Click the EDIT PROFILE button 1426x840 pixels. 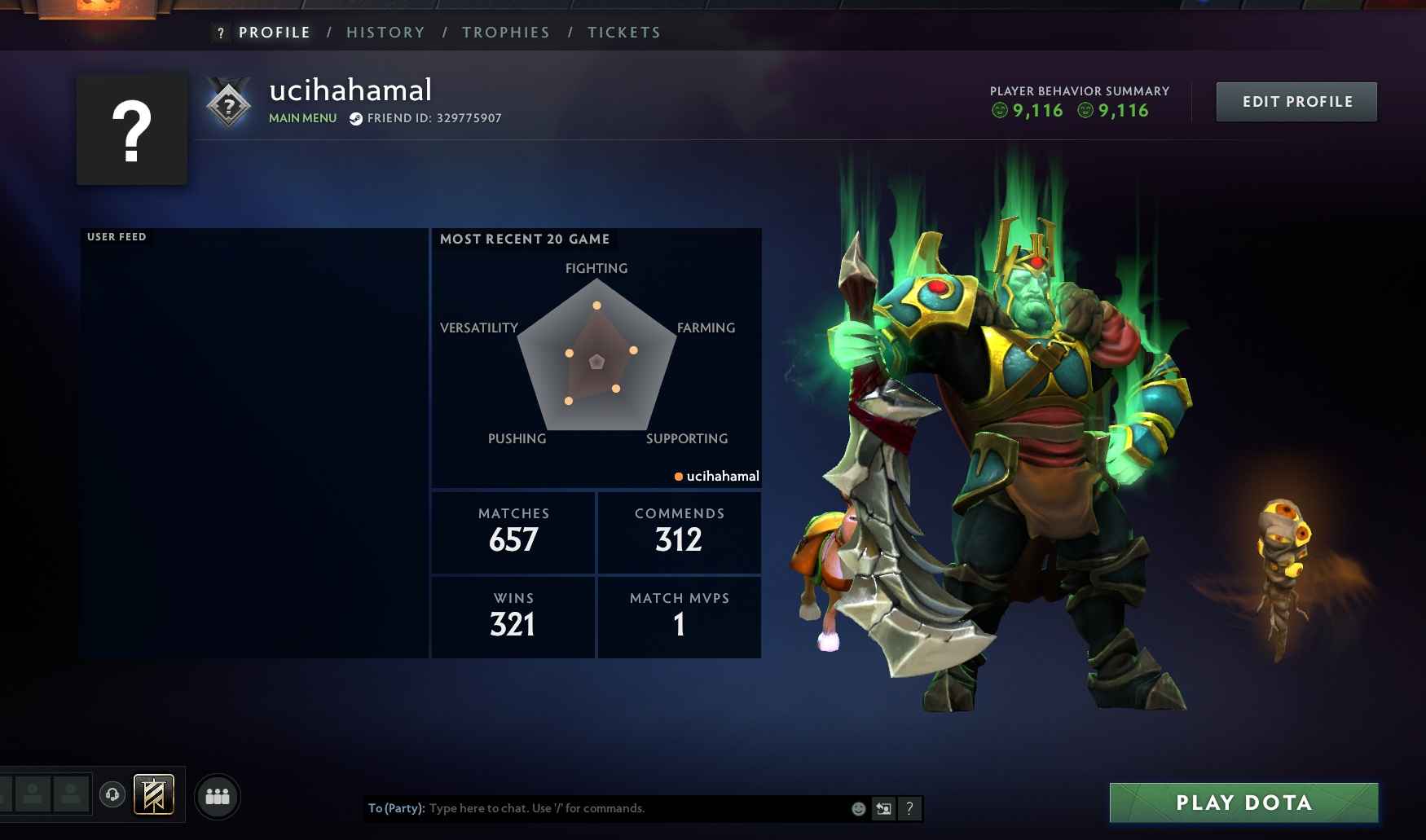1296,101
